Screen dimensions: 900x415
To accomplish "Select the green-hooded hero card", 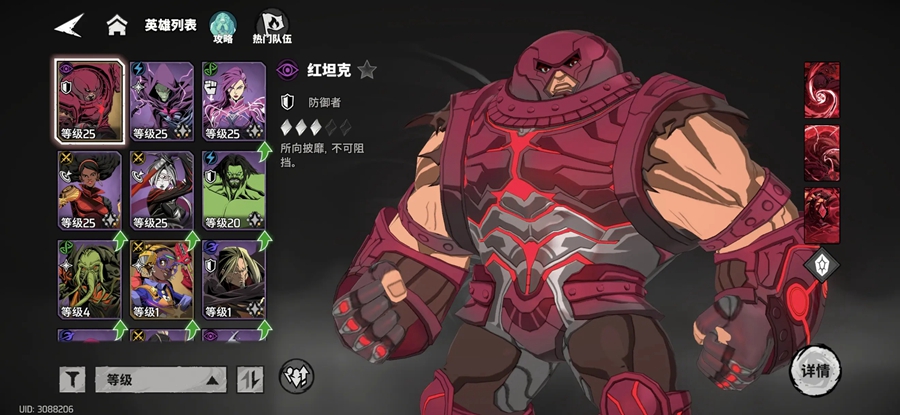I will pyautogui.click(x=161, y=99).
